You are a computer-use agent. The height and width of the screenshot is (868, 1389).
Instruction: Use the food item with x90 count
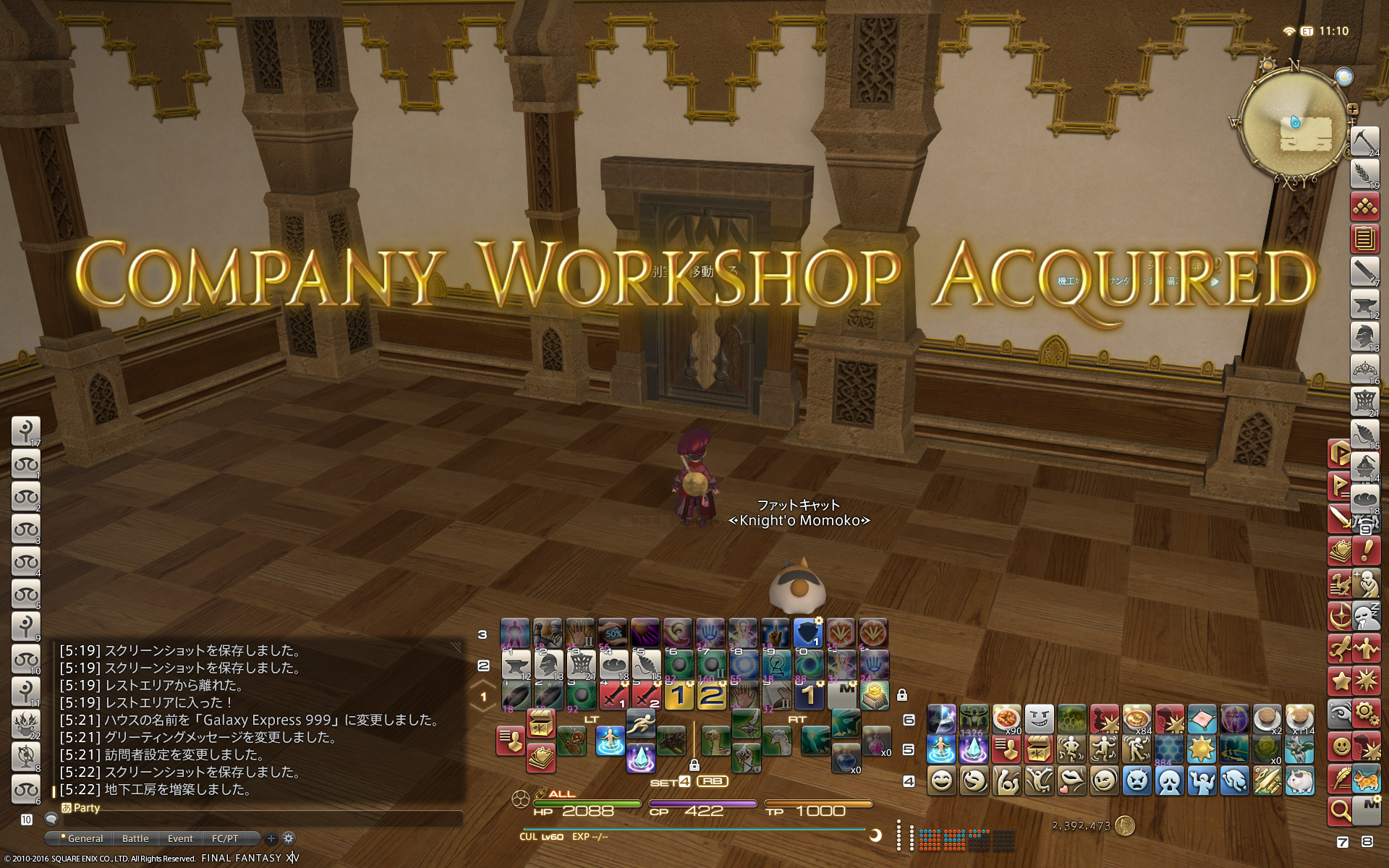pos(1006,719)
